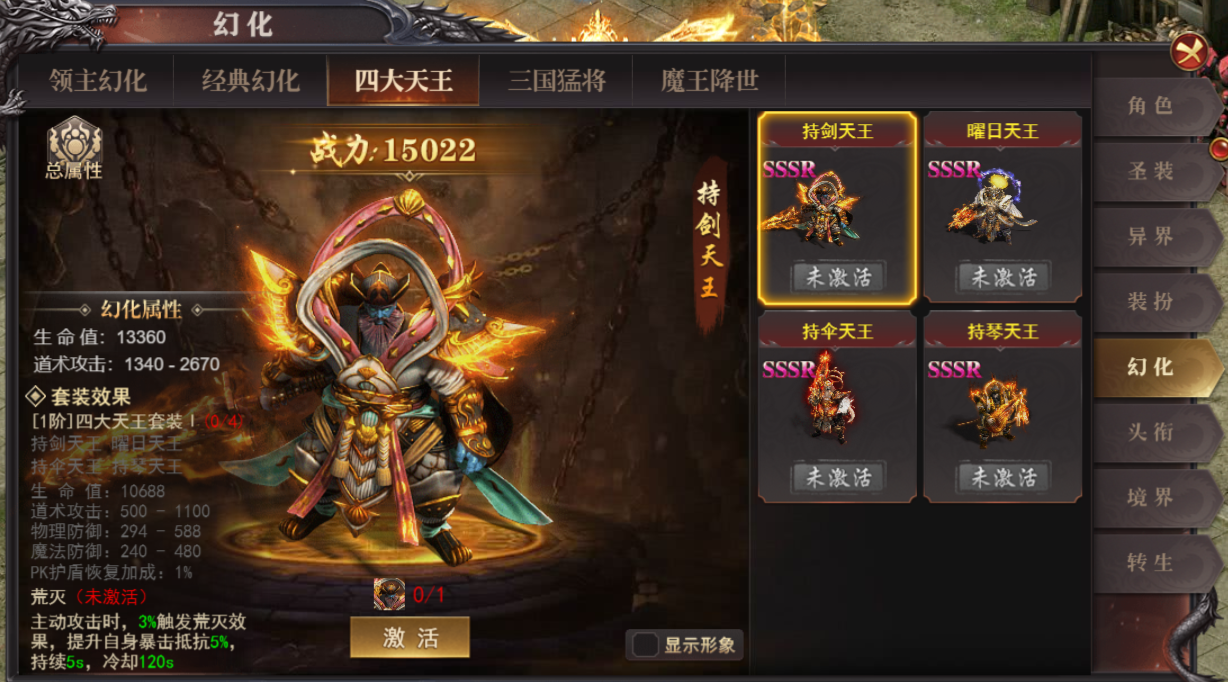Click the gold 激活 activate button
1228x682 pixels.
(x=410, y=638)
